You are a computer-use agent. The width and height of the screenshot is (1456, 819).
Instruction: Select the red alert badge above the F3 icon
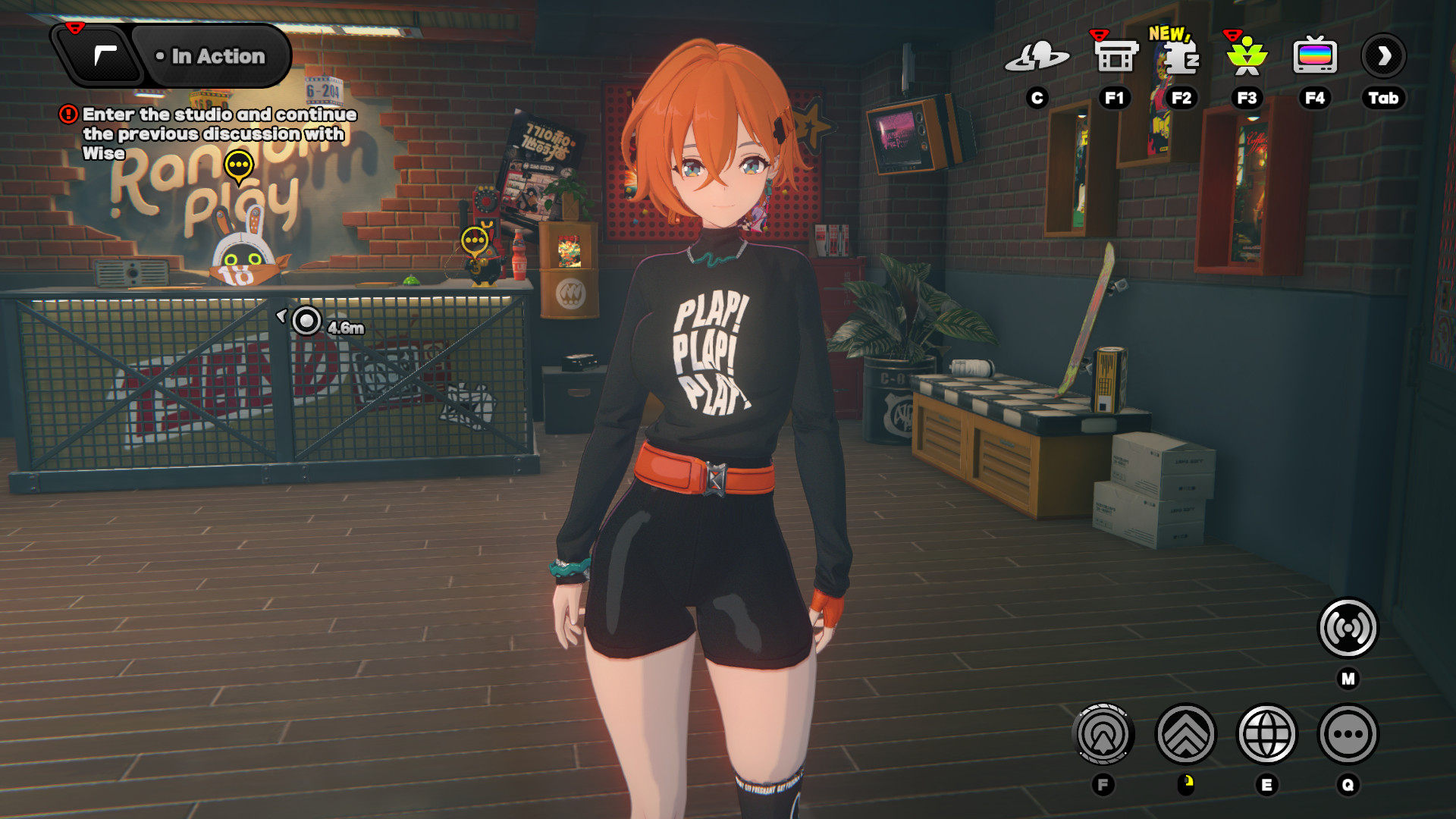(1232, 33)
